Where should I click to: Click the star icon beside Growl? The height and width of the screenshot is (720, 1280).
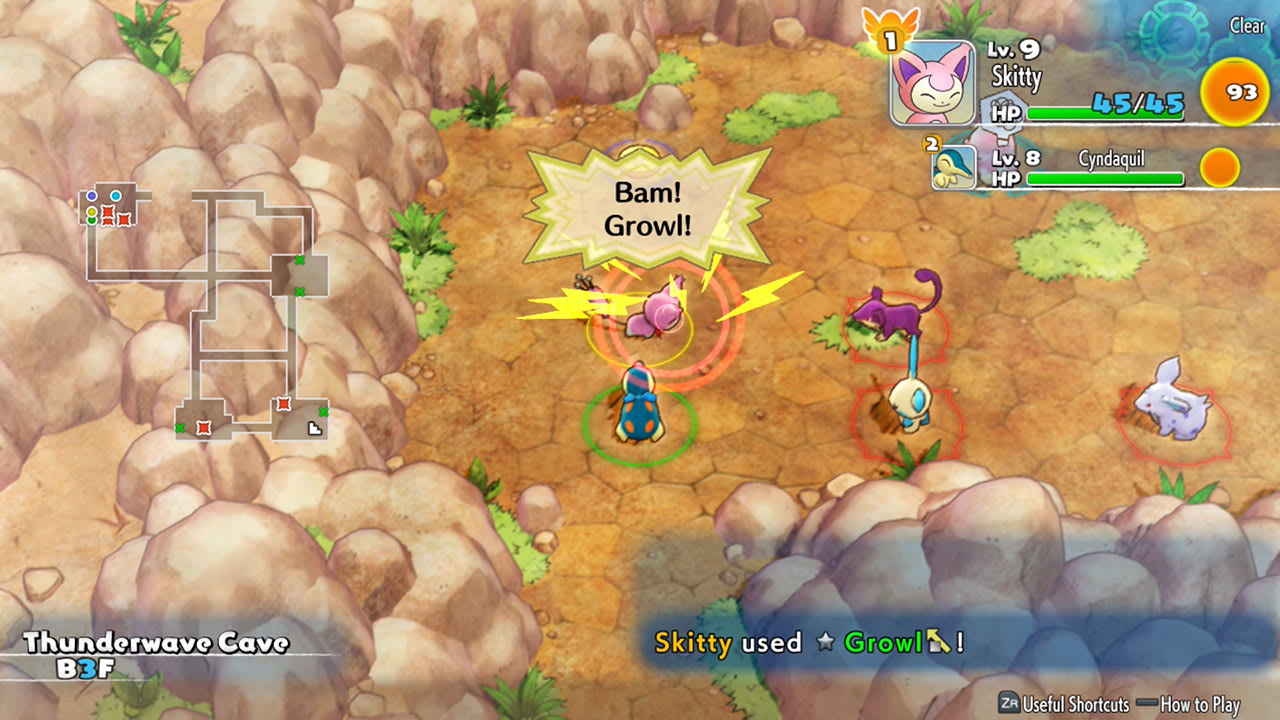(x=826, y=642)
